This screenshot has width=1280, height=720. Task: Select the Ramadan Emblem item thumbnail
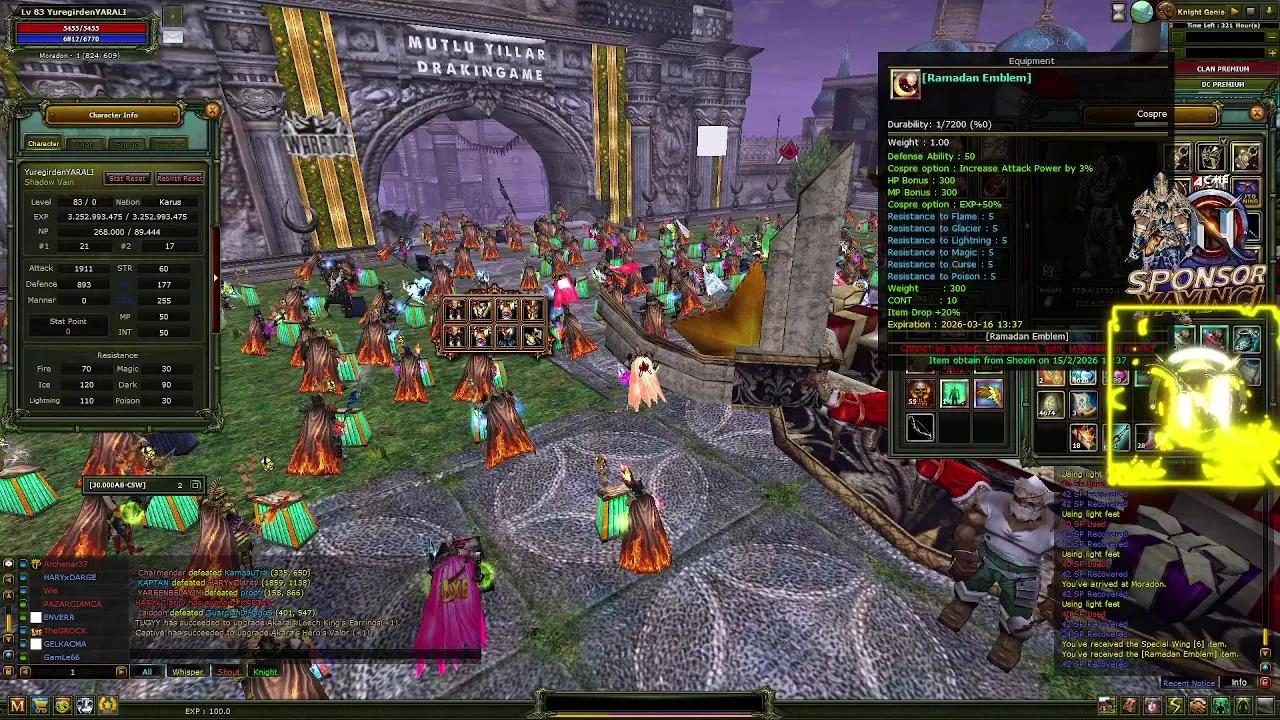click(x=905, y=85)
